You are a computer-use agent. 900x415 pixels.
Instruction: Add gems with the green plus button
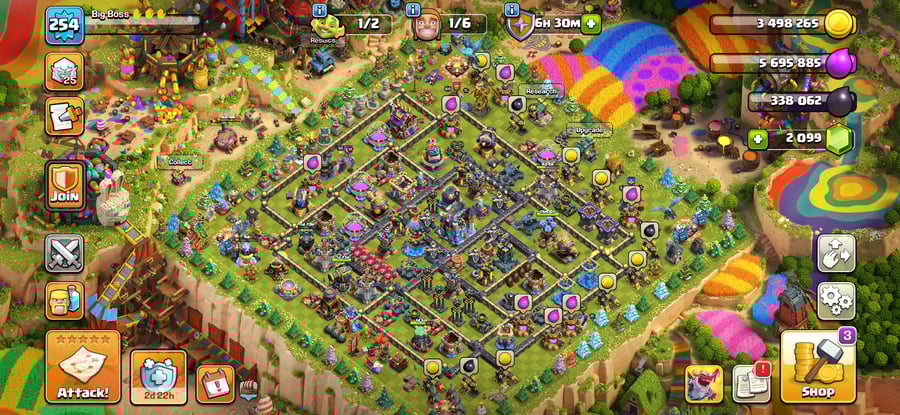point(758,139)
